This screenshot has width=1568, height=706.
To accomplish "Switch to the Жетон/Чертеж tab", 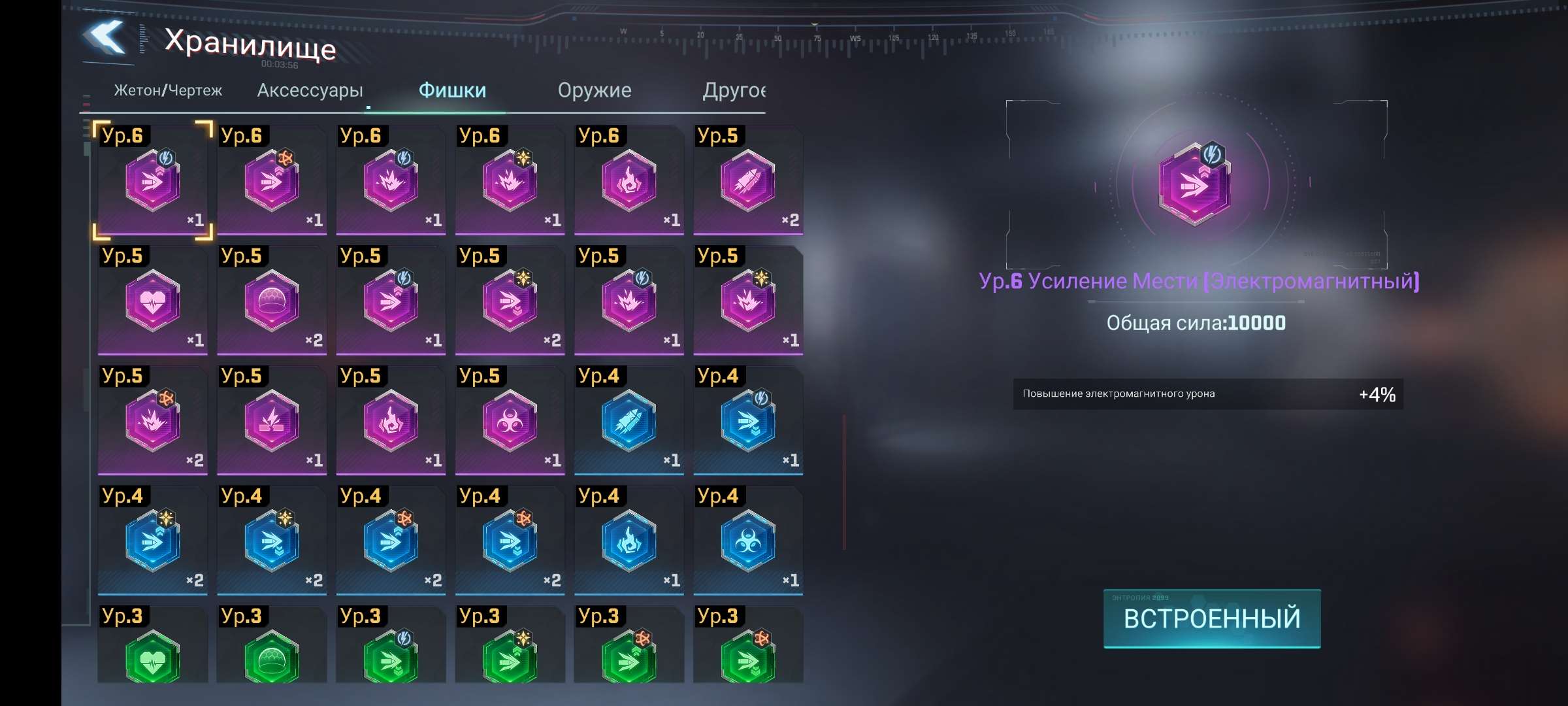I will (x=168, y=90).
